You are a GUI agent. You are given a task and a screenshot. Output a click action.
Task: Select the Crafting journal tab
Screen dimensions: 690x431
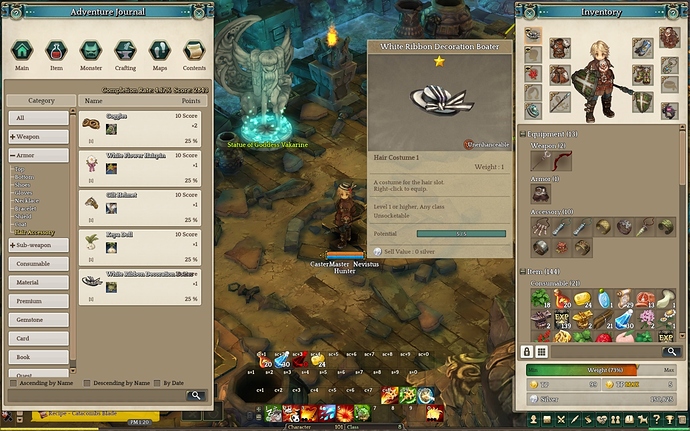click(x=125, y=51)
